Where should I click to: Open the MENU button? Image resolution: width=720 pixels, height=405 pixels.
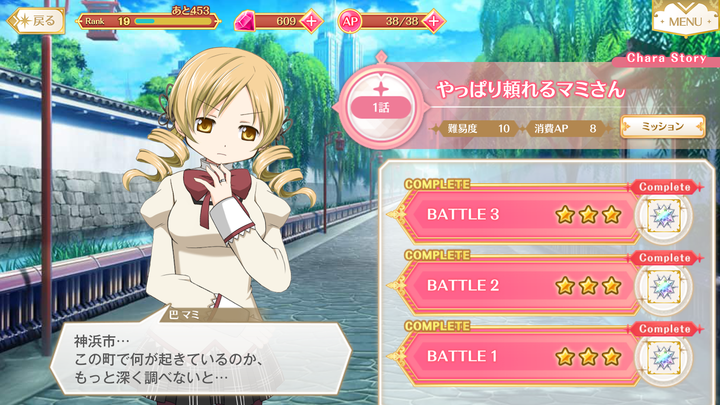coord(684,18)
